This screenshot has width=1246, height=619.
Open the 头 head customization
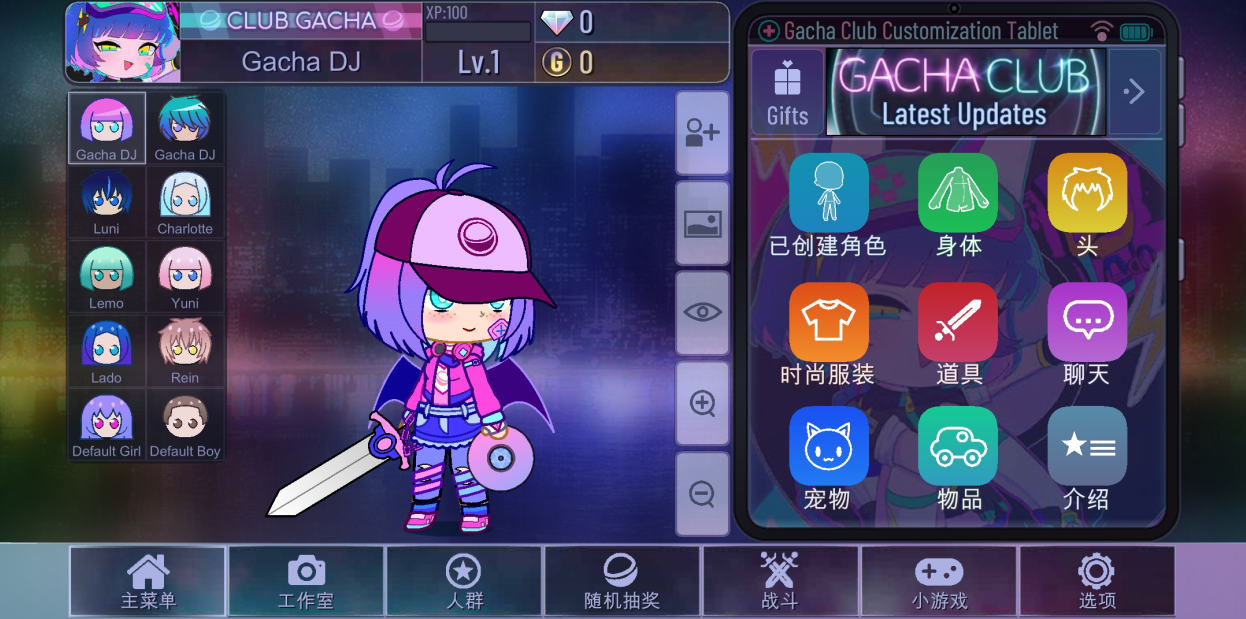point(1087,193)
